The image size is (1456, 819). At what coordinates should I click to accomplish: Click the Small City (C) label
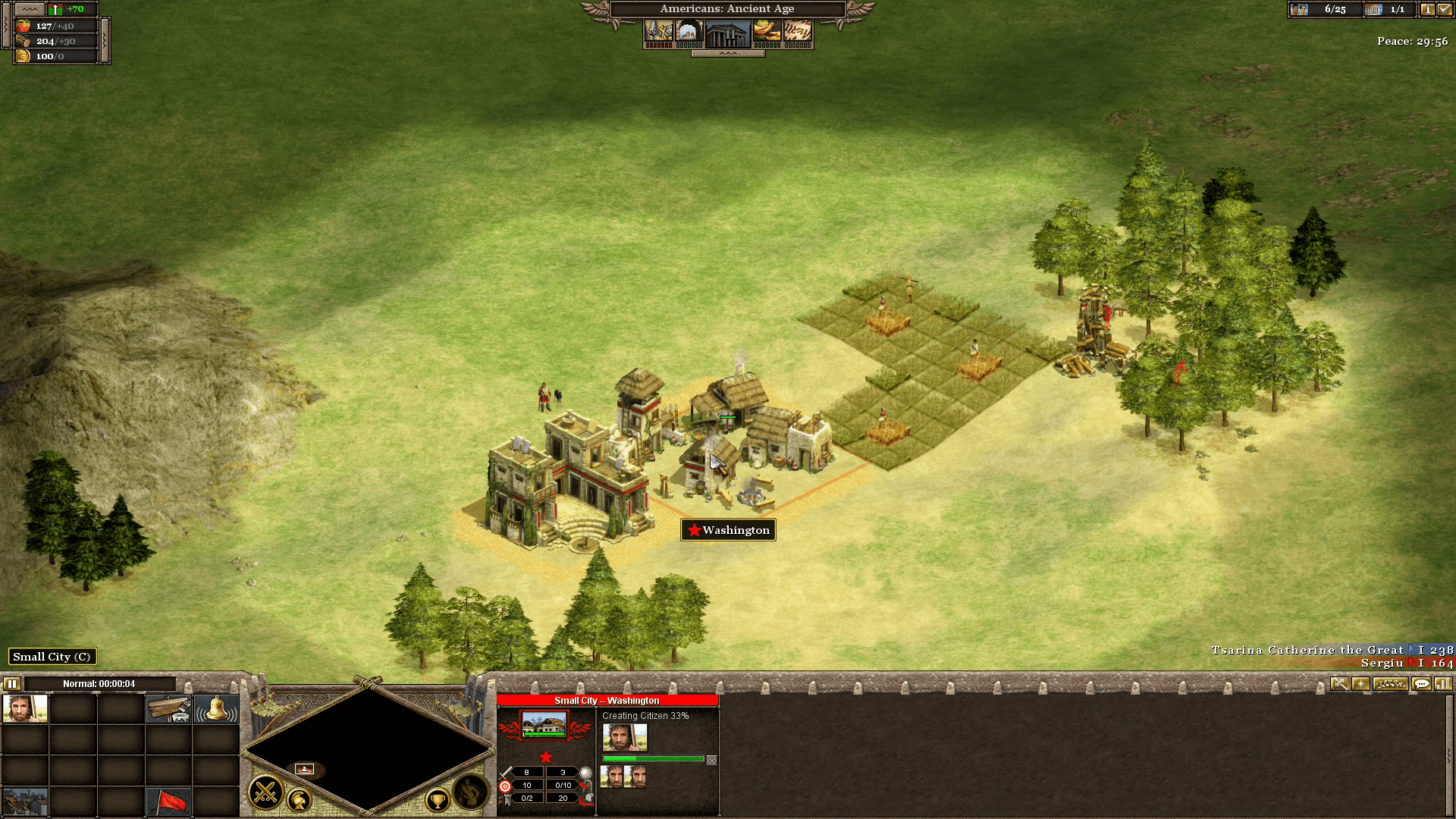pyautogui.click(x=52, y=657)
